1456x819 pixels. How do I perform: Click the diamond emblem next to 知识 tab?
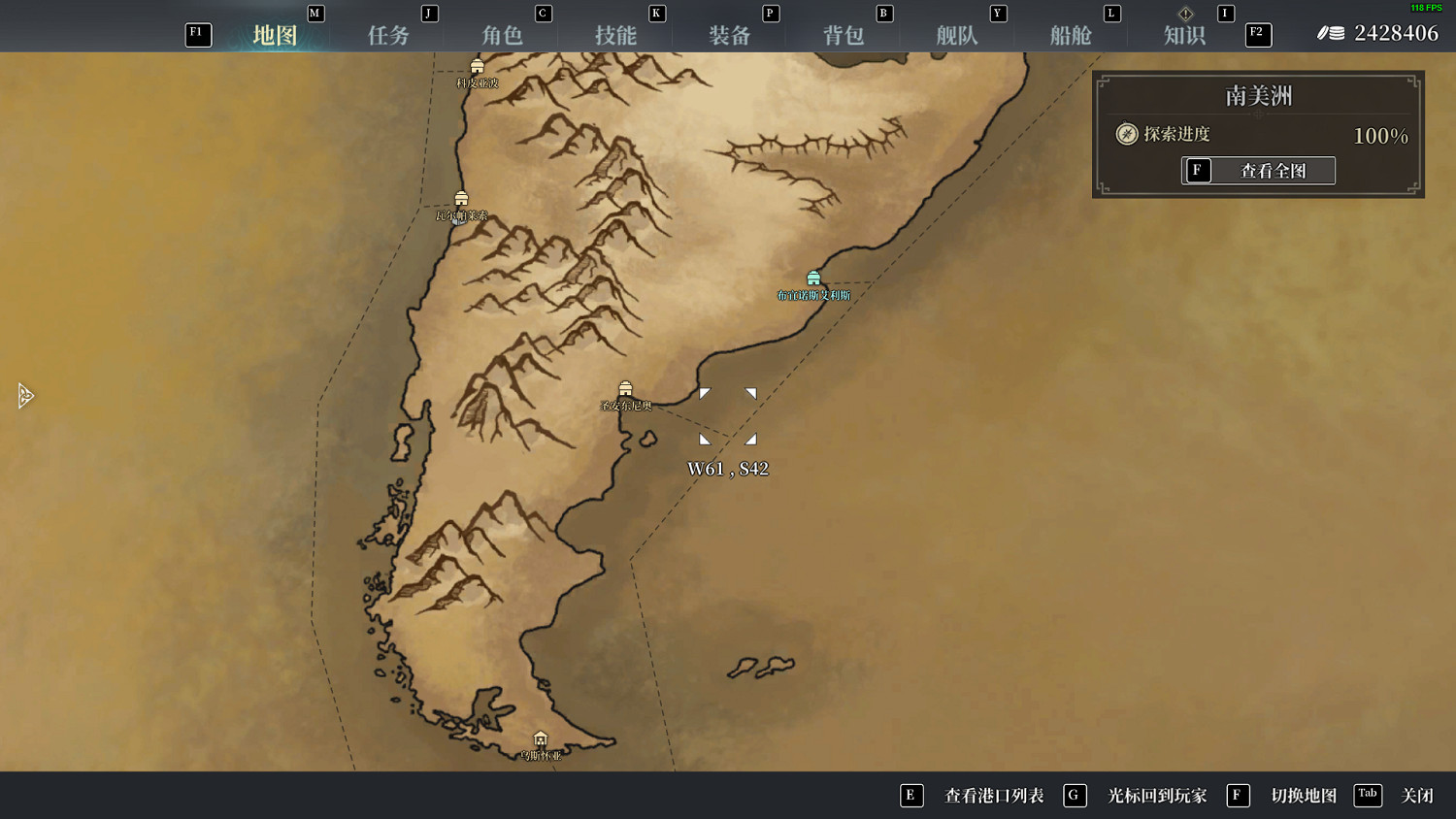point(1185,14)
